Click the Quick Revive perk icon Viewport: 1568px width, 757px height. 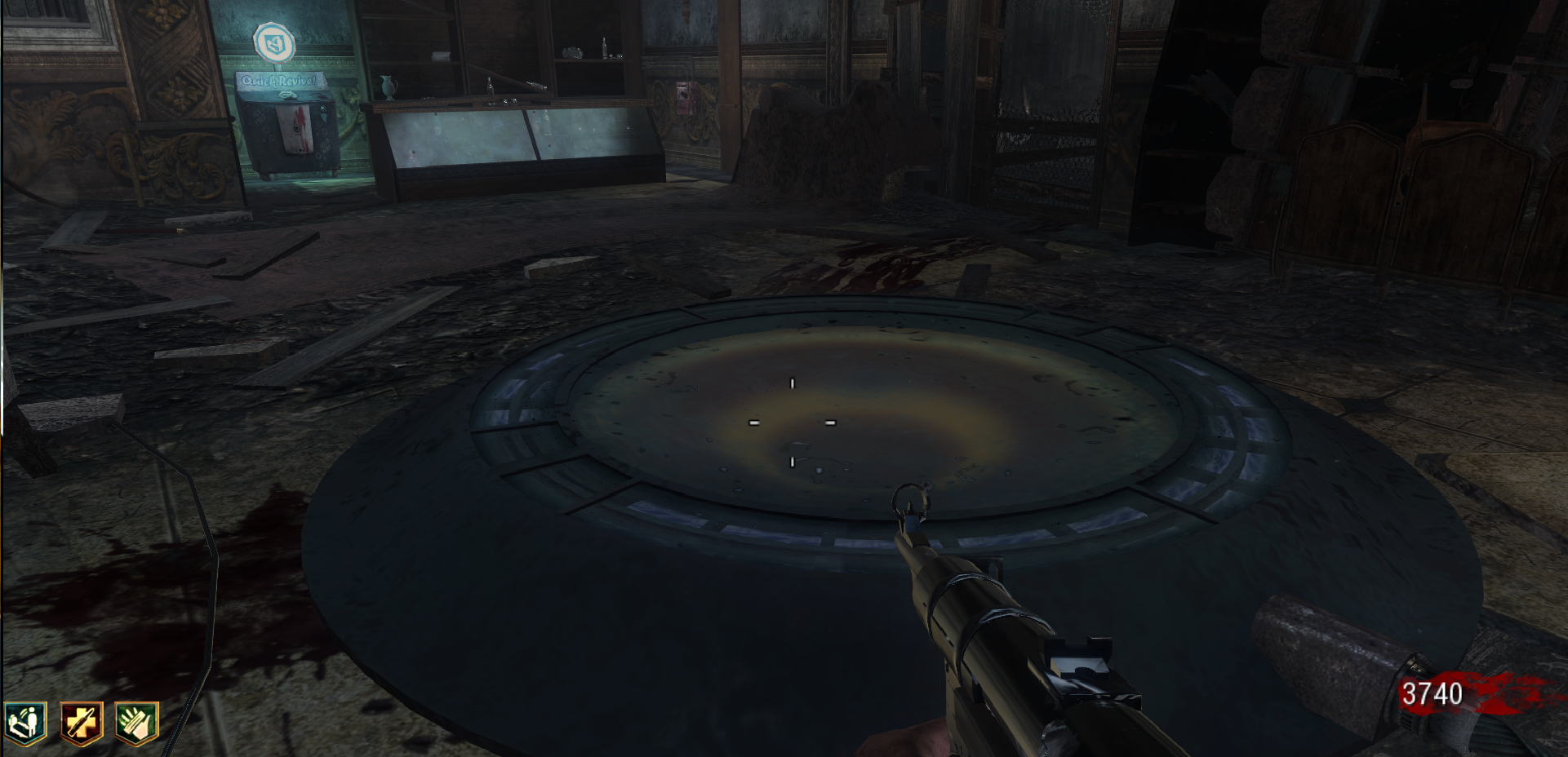(x=24, y=723)
